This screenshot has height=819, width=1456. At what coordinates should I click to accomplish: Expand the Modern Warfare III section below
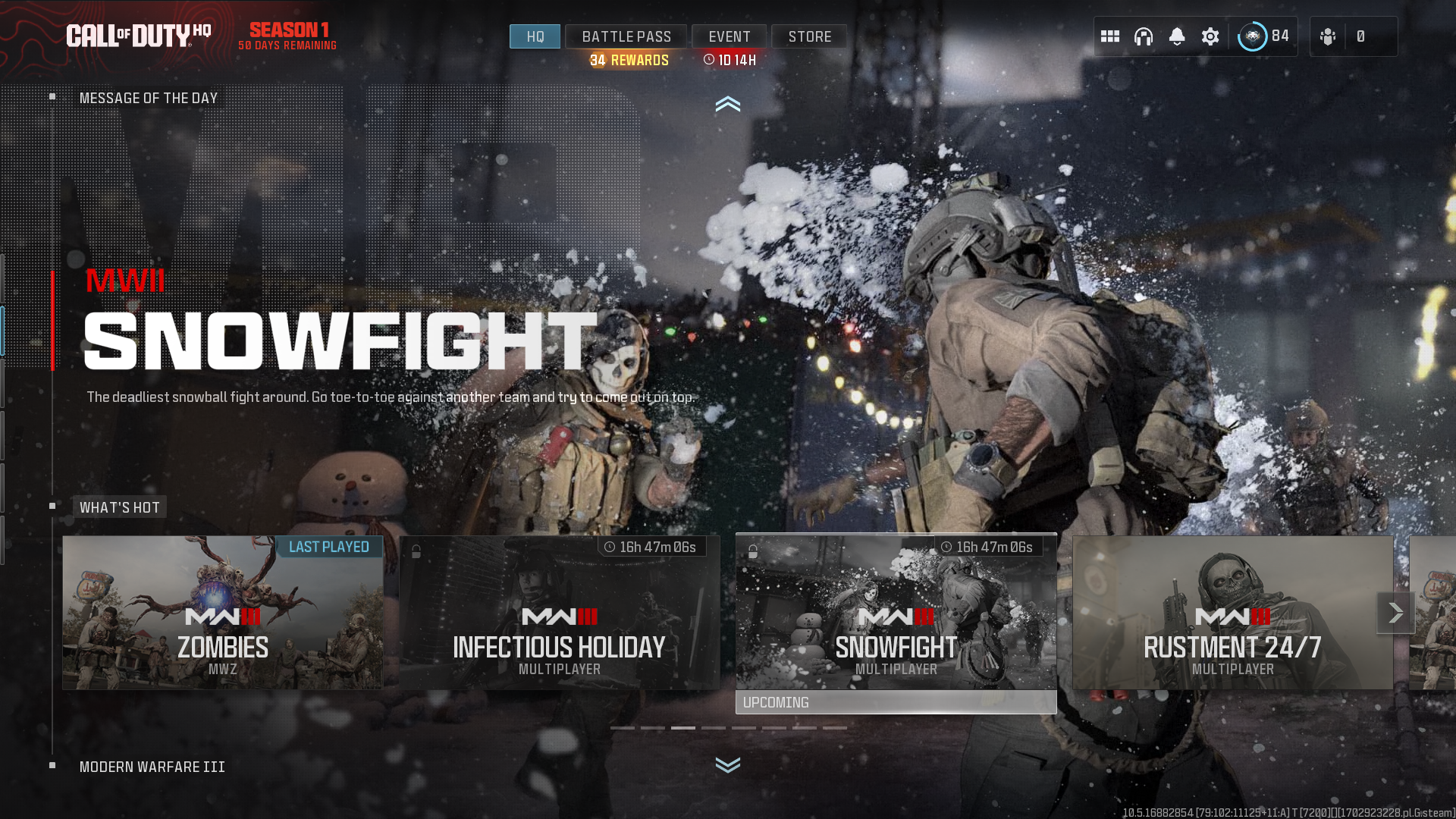(x=728, y=766)
